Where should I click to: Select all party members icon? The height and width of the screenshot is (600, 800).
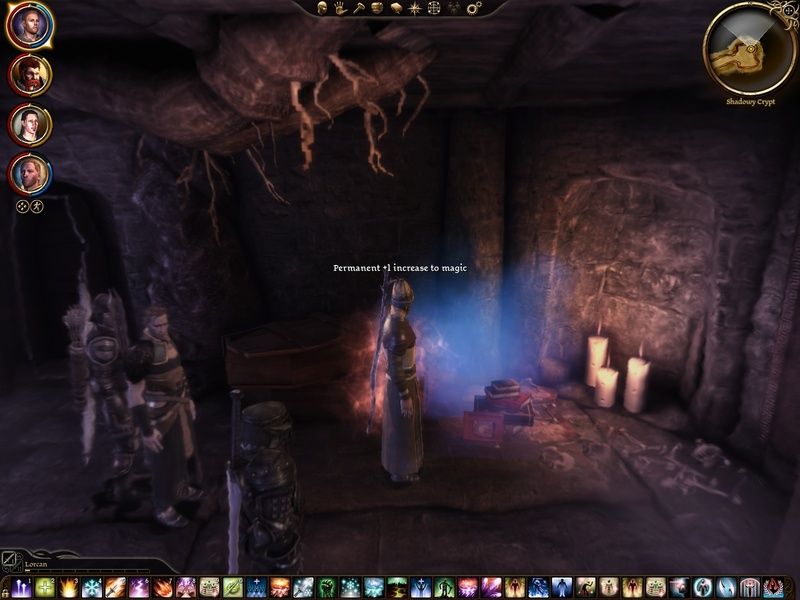[x=22, y=207]
